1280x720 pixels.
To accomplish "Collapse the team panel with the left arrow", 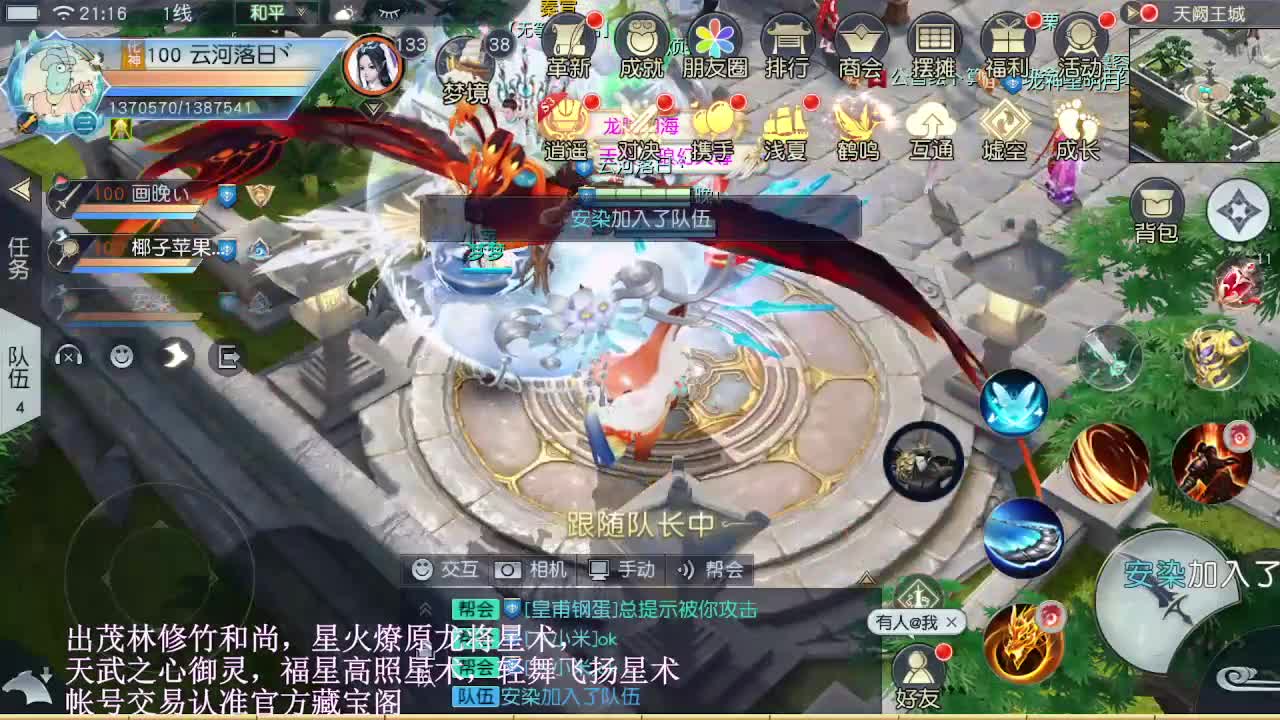I will point(18,191).
